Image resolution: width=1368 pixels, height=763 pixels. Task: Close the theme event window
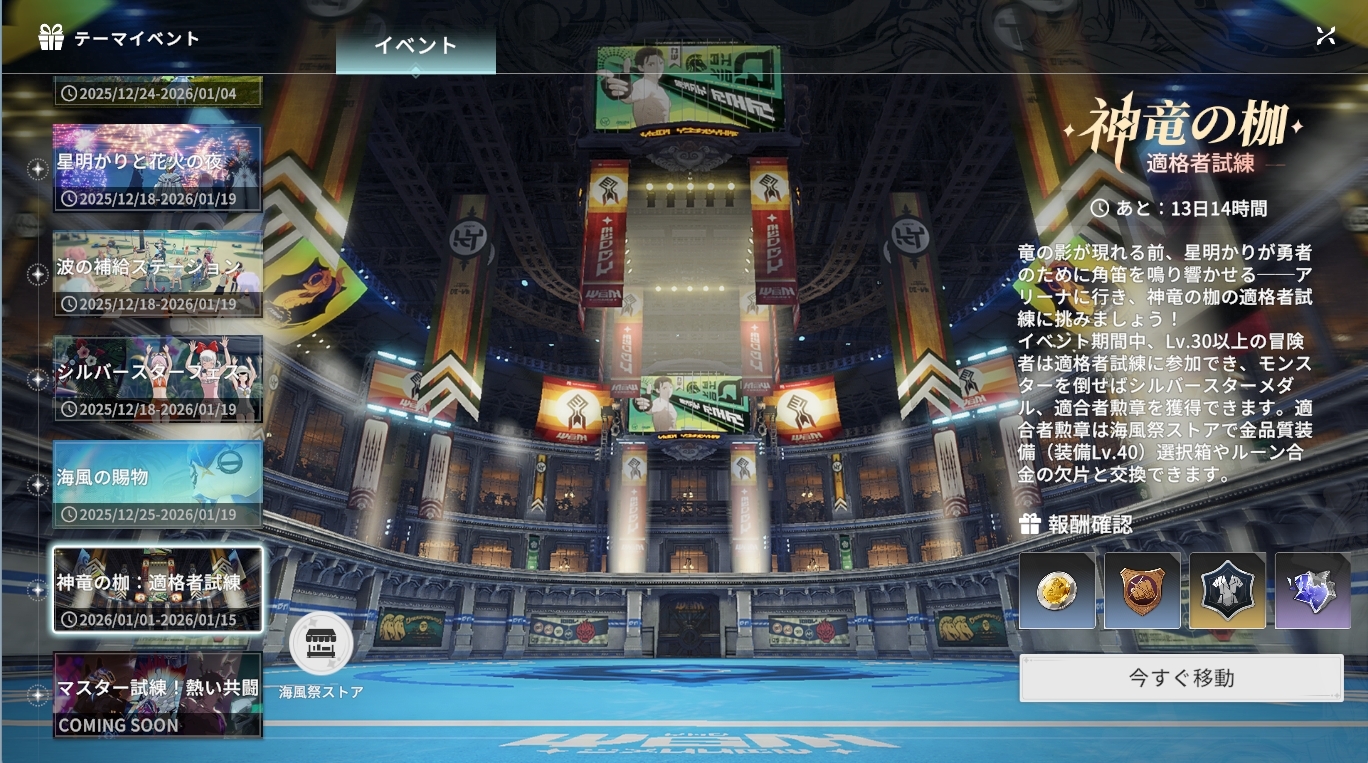pos(1326,36)
